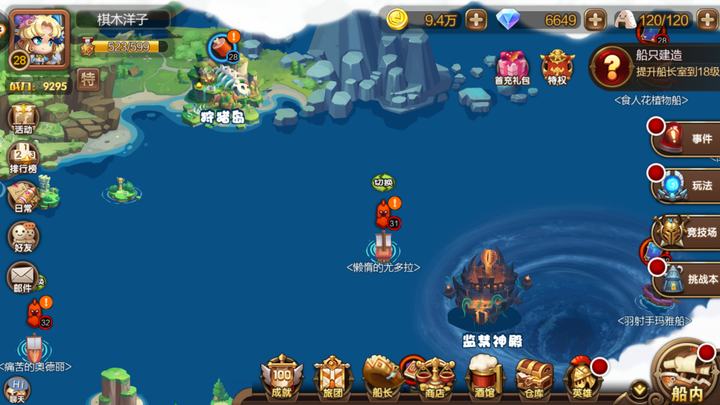Viewport: 720px width, 405px height.
Task: Open the 仓库 warehouse chest
Action: click(x=534, y=378)
